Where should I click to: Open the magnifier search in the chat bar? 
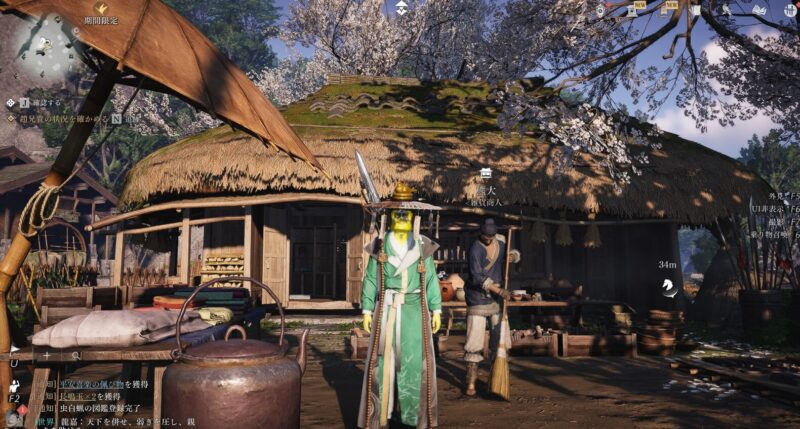(x=75, y=355)
